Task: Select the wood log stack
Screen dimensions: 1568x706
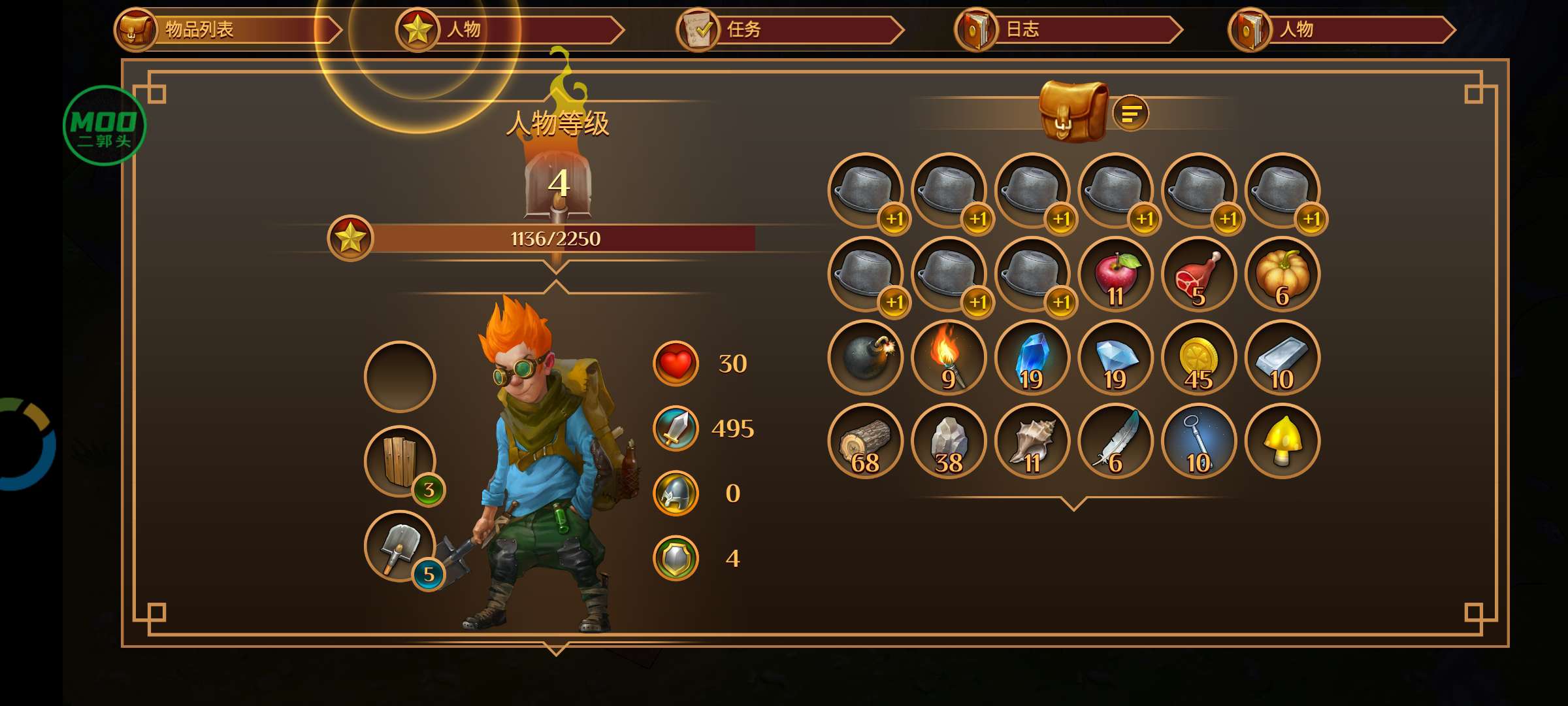Action: pos(865,441)
